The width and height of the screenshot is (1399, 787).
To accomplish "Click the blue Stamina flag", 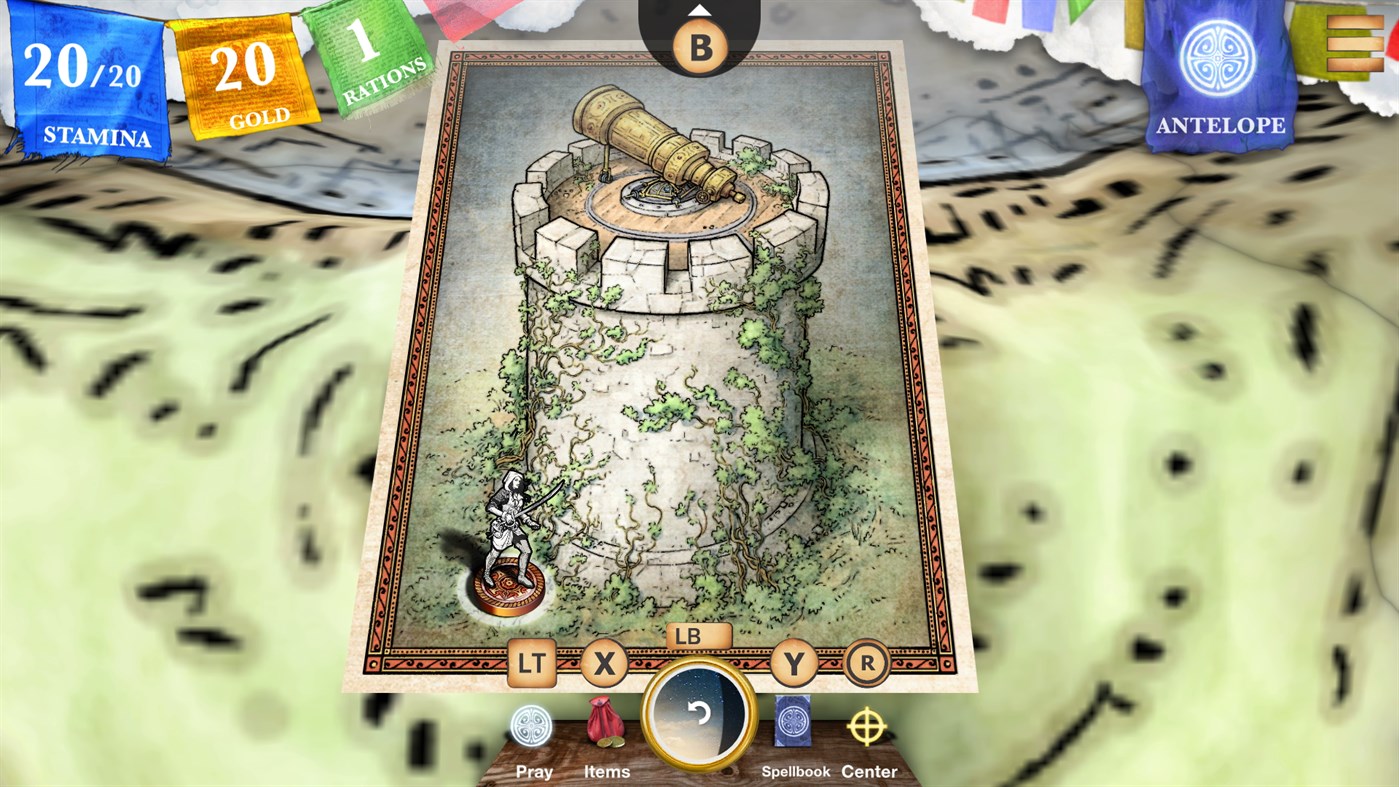I will point(85,80).
